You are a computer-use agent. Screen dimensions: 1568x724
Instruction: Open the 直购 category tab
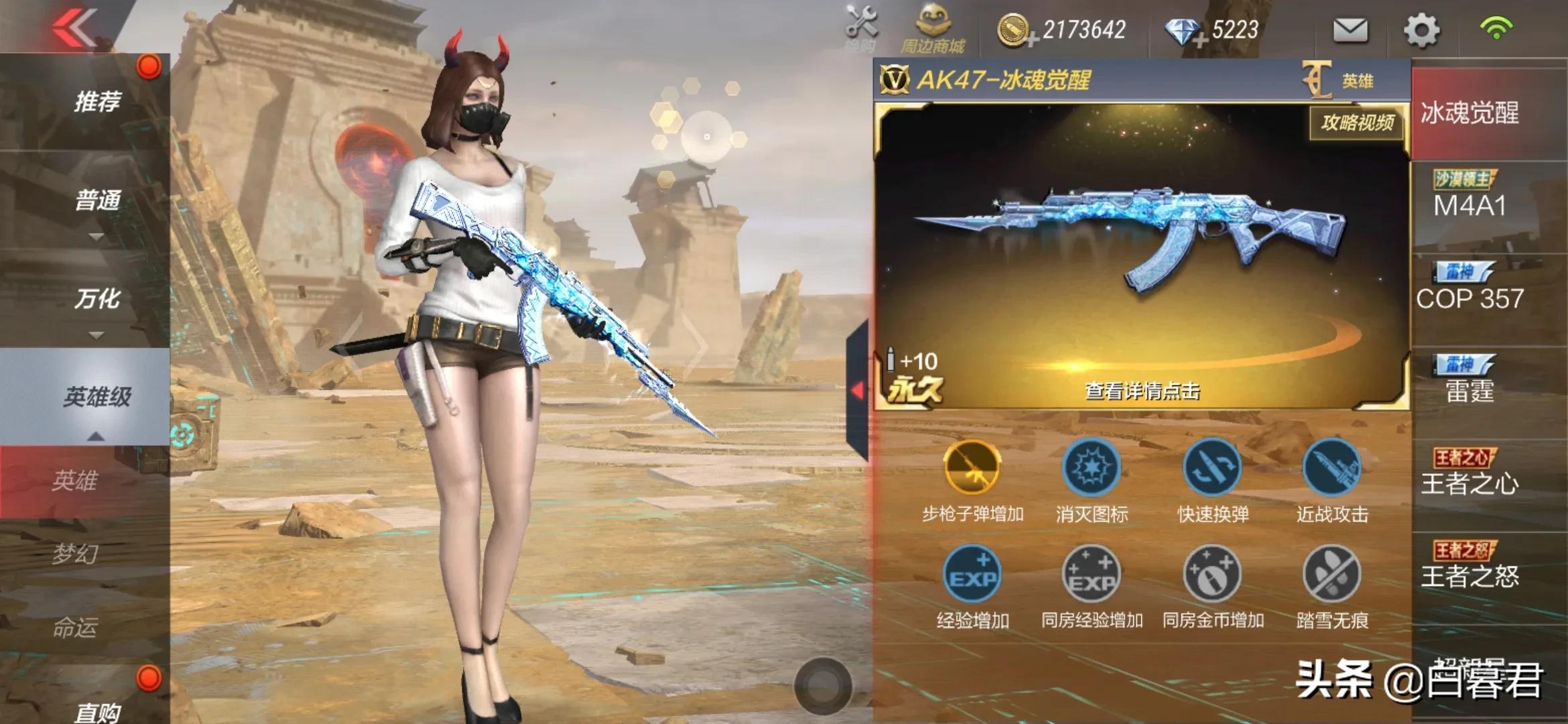click(97, 709)
